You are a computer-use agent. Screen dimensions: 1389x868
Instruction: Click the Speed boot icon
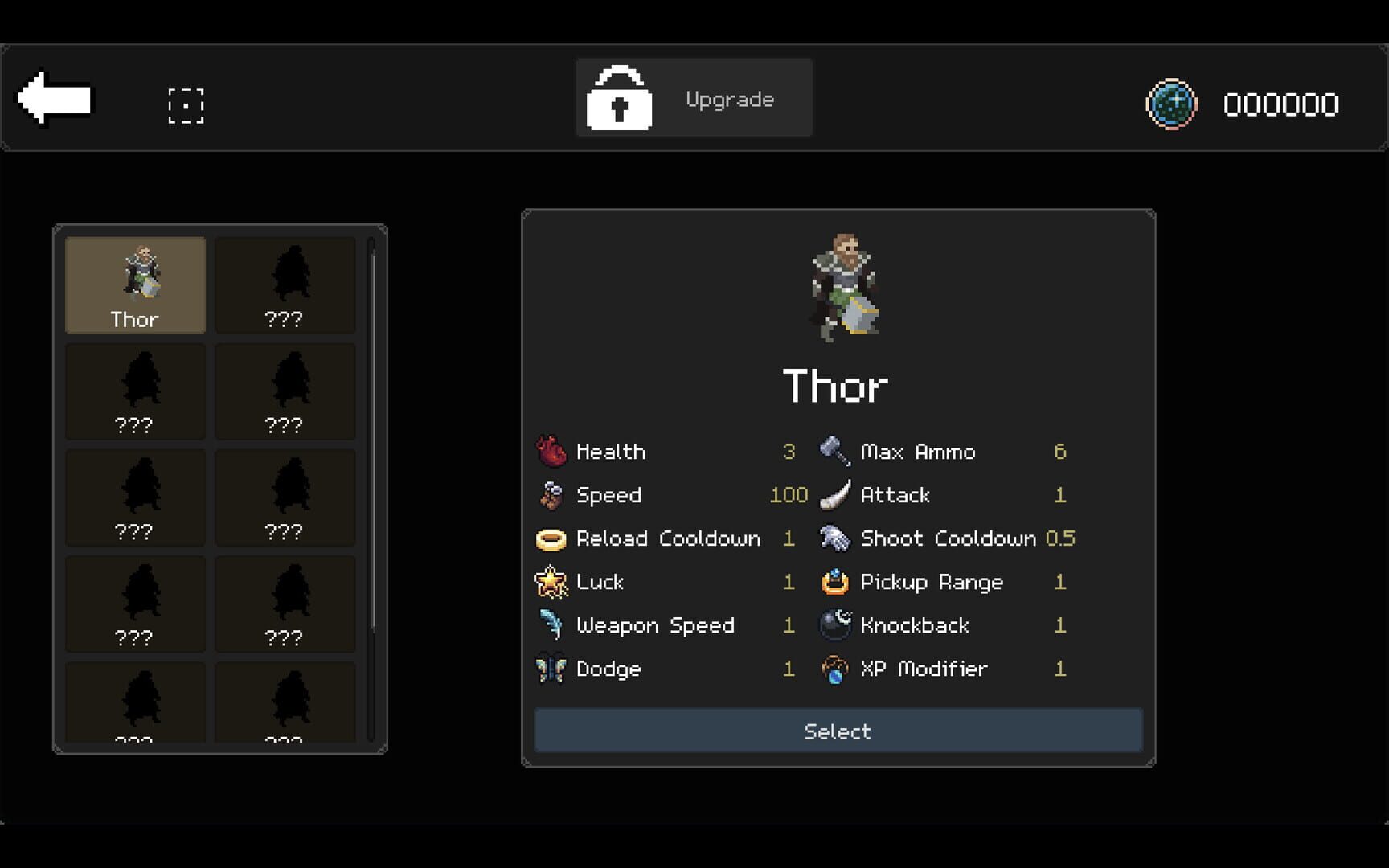click(x=551, y=495)
